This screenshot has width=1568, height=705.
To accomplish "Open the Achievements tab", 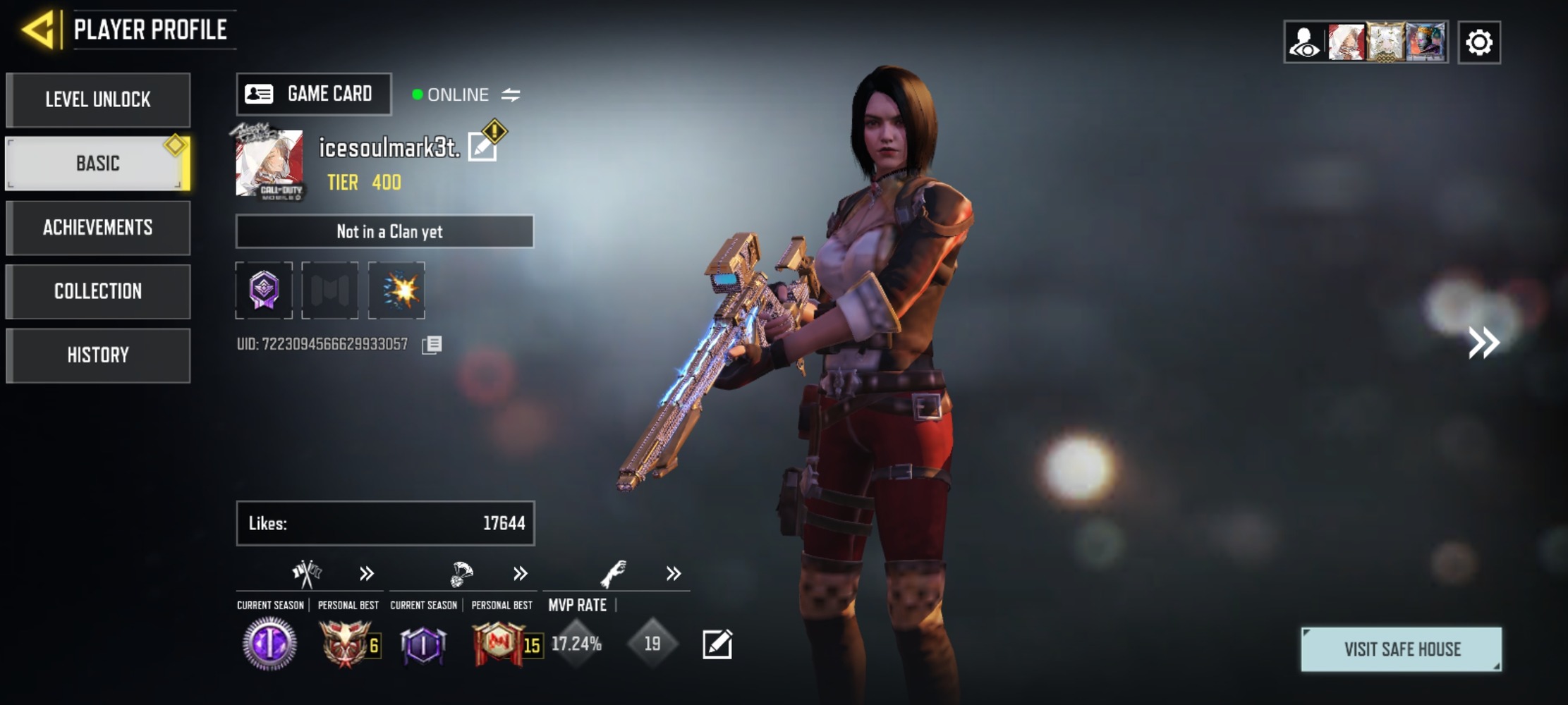I will (x=98, y=228).
